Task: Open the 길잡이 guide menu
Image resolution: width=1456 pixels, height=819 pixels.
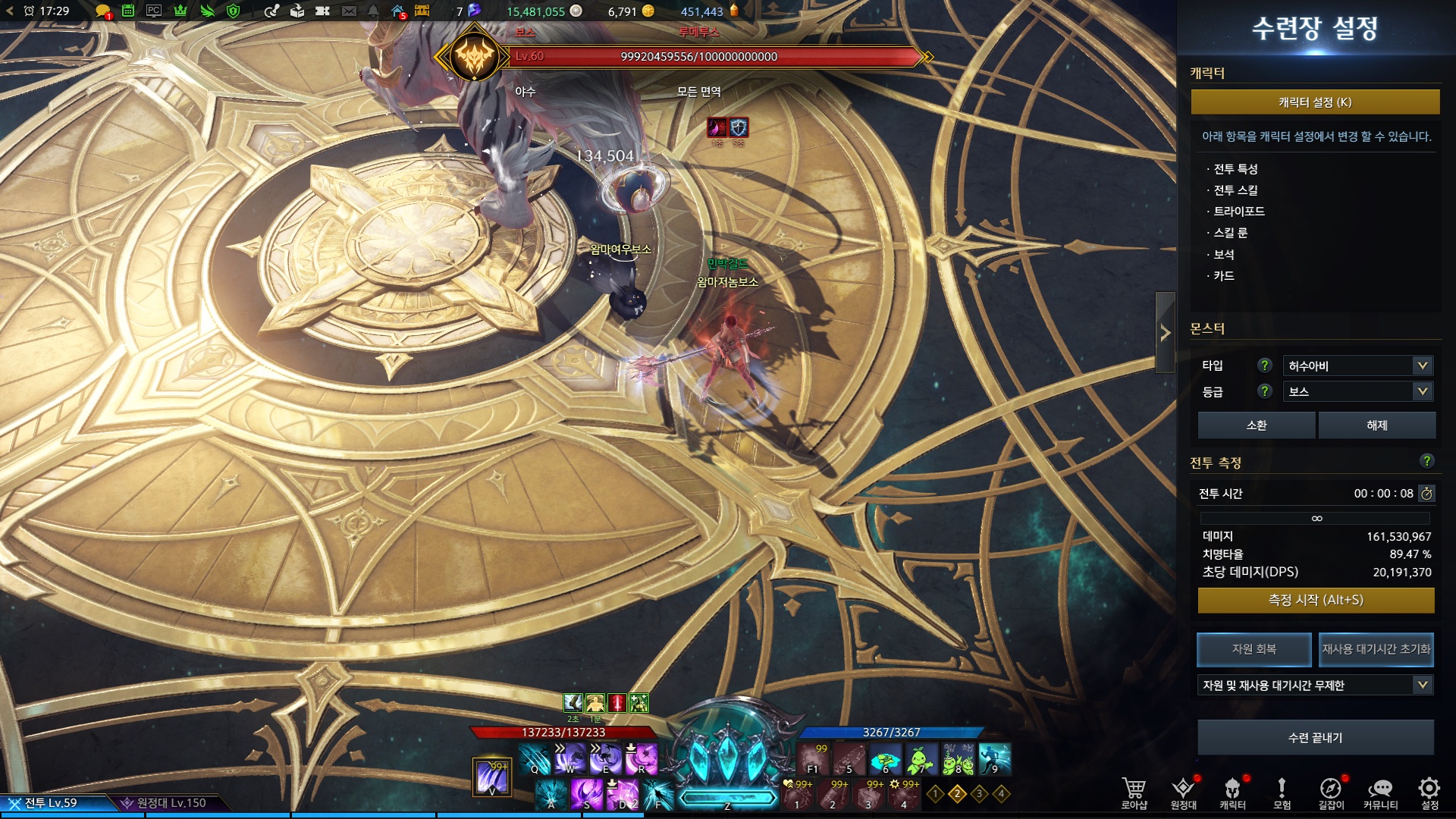Action: (1331, 792)
